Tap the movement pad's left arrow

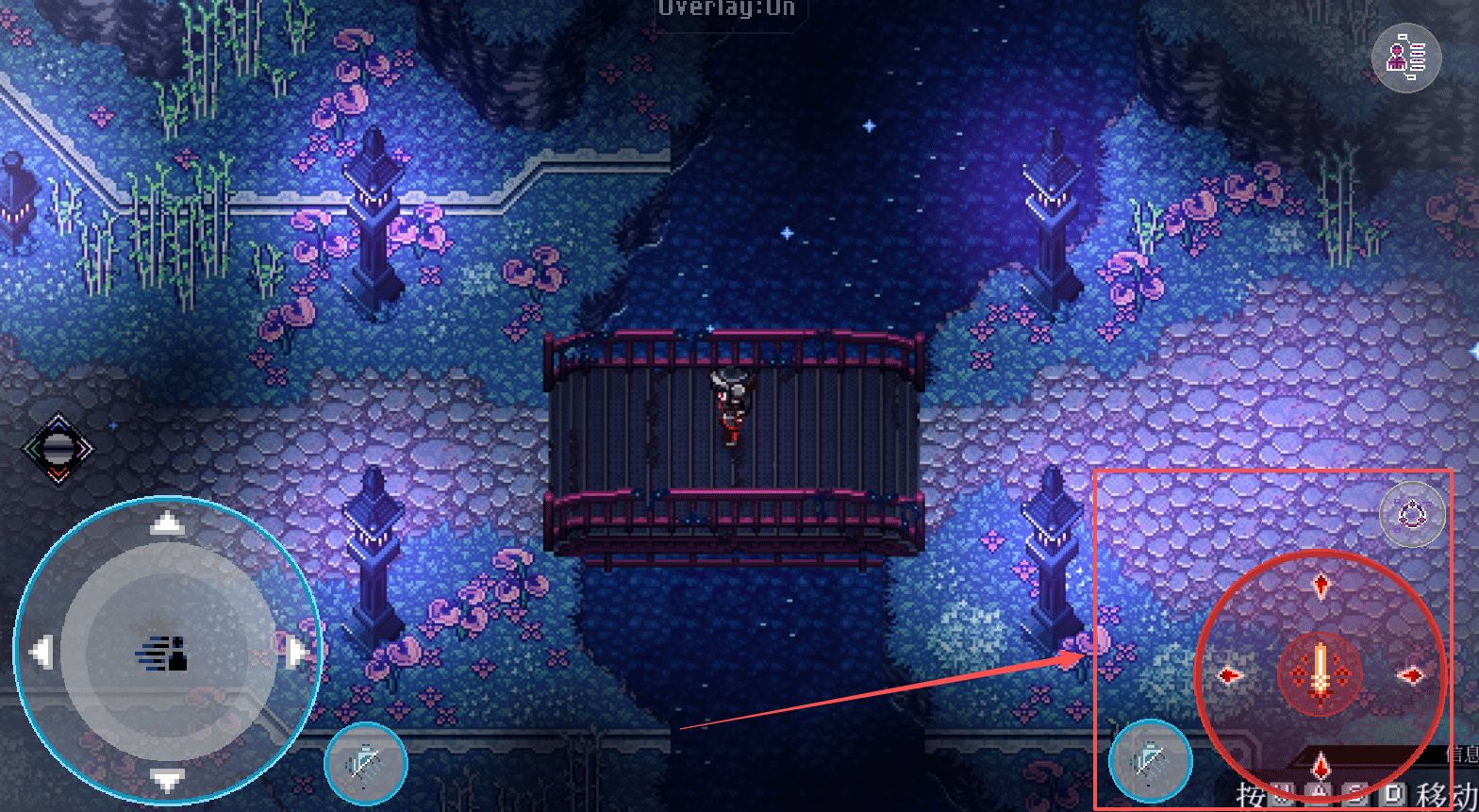tap(41, 652)
